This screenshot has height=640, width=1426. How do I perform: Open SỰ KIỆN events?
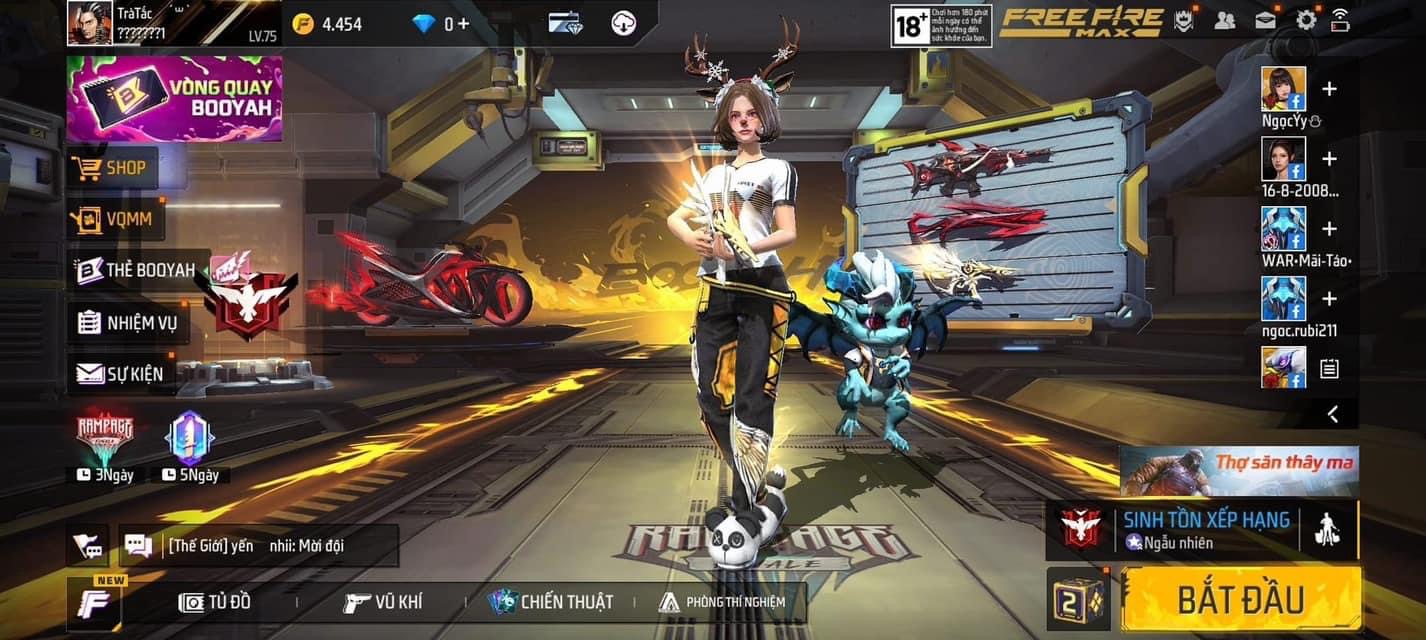[120, 374]
